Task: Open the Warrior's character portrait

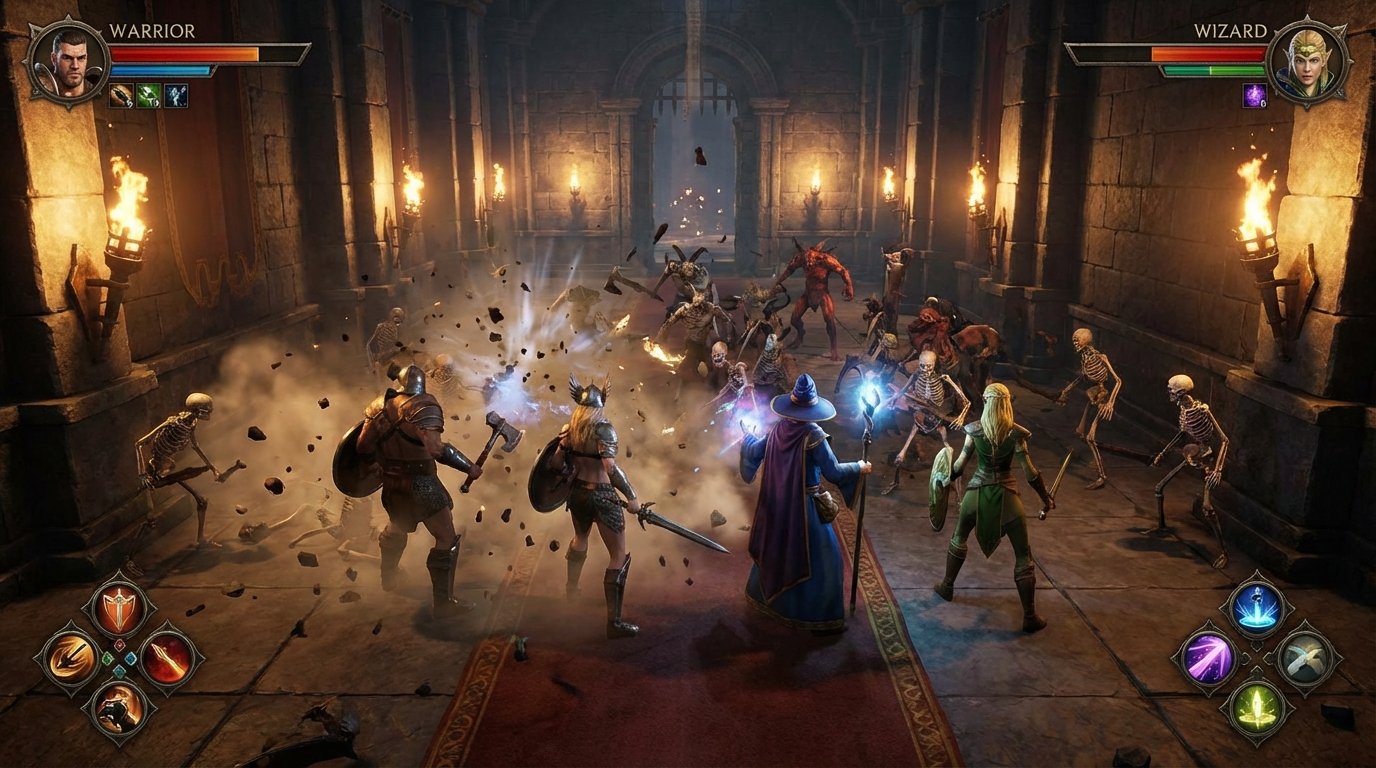Action: 67,64
